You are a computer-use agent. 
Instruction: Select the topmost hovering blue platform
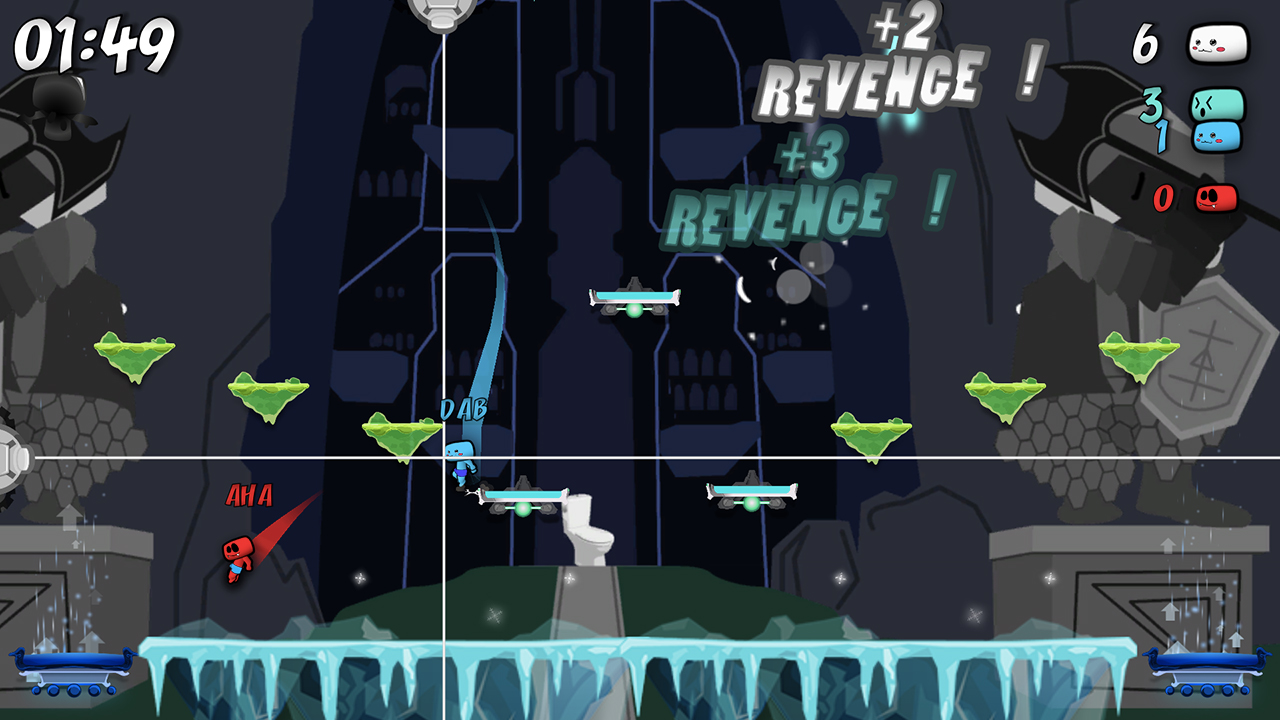click(634, 296)
